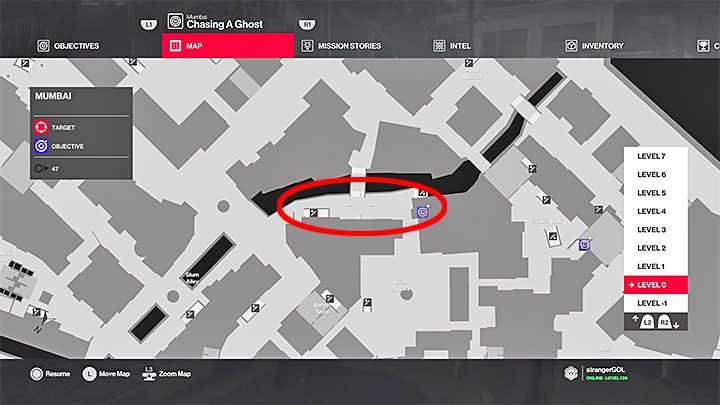This screenshot has width=720, height=405.
Task: Click the circled objective marker on map
Action: click(422, 211)
